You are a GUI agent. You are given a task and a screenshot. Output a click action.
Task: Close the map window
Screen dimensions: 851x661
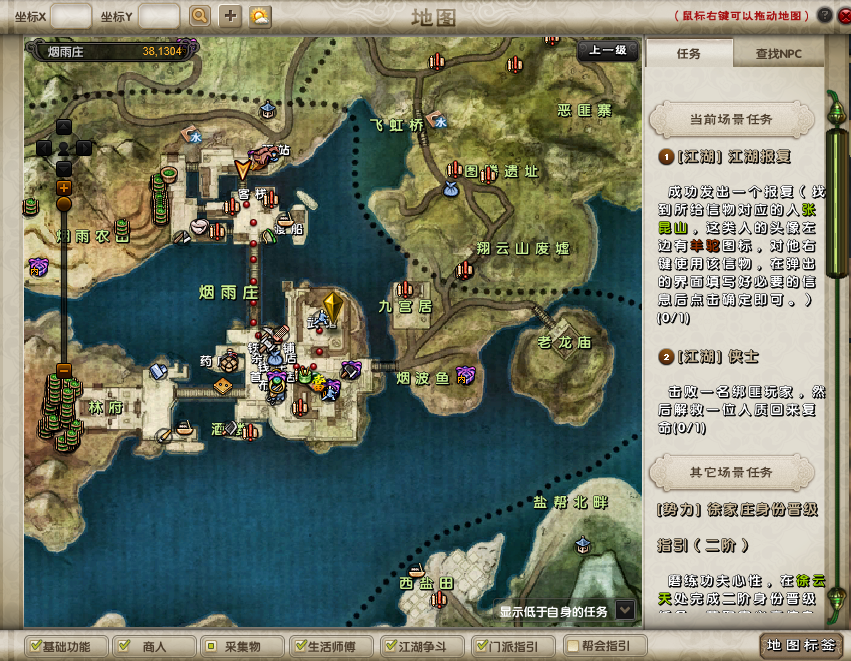[x=843, y=16]
